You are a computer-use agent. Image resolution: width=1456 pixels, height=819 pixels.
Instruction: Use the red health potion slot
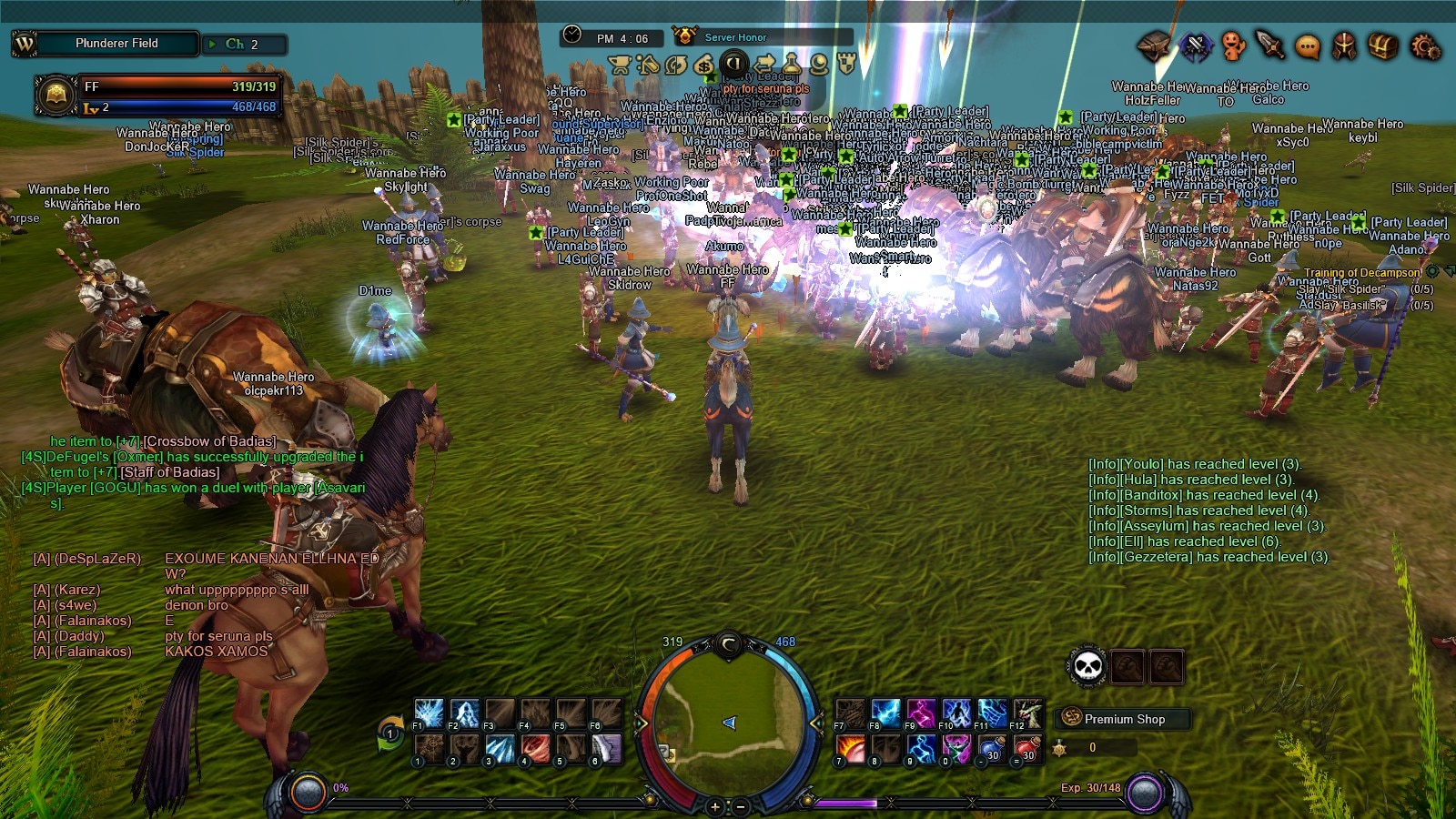coord(1027,748)
